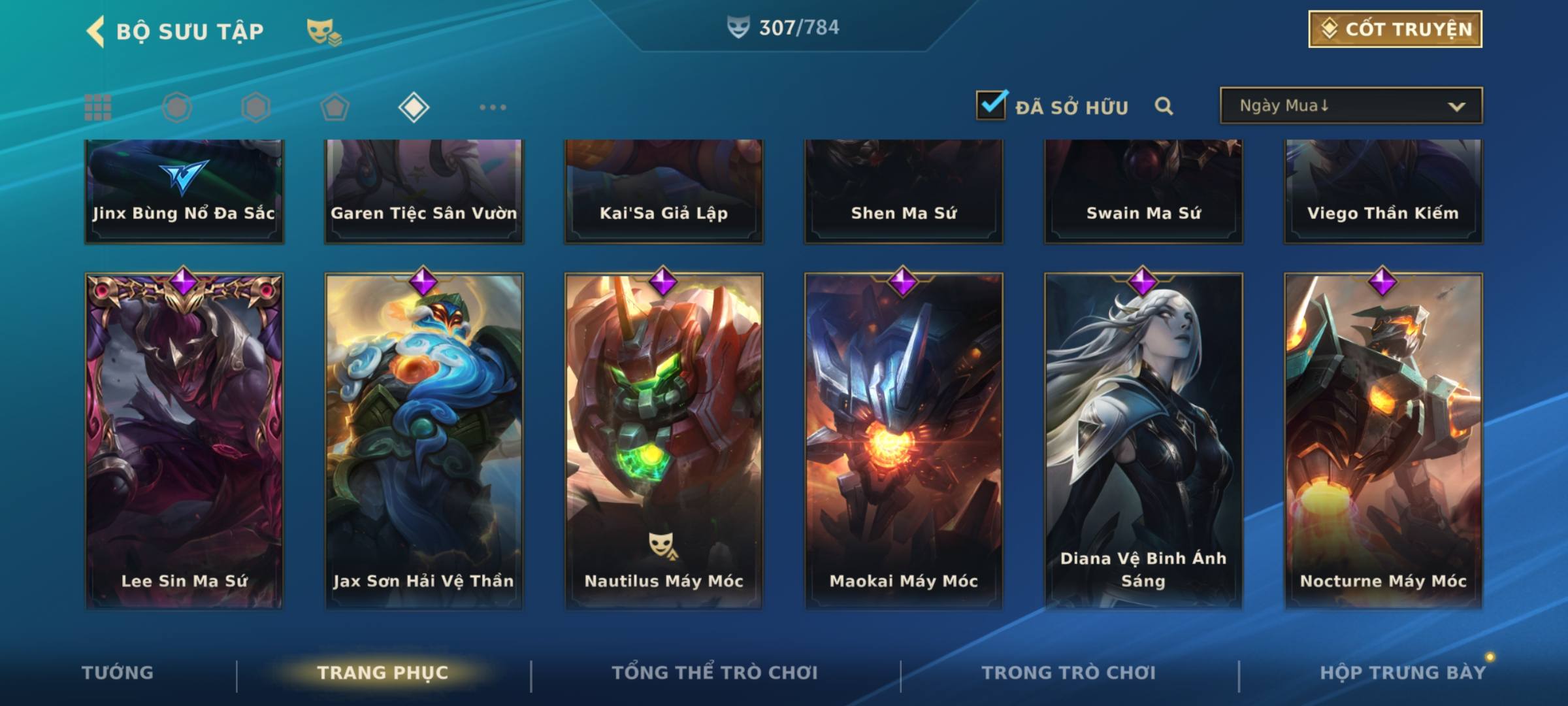1568x706 pixels.
Task: Open the Trong Trò Chơi tab
Action: pos(1069,673)
